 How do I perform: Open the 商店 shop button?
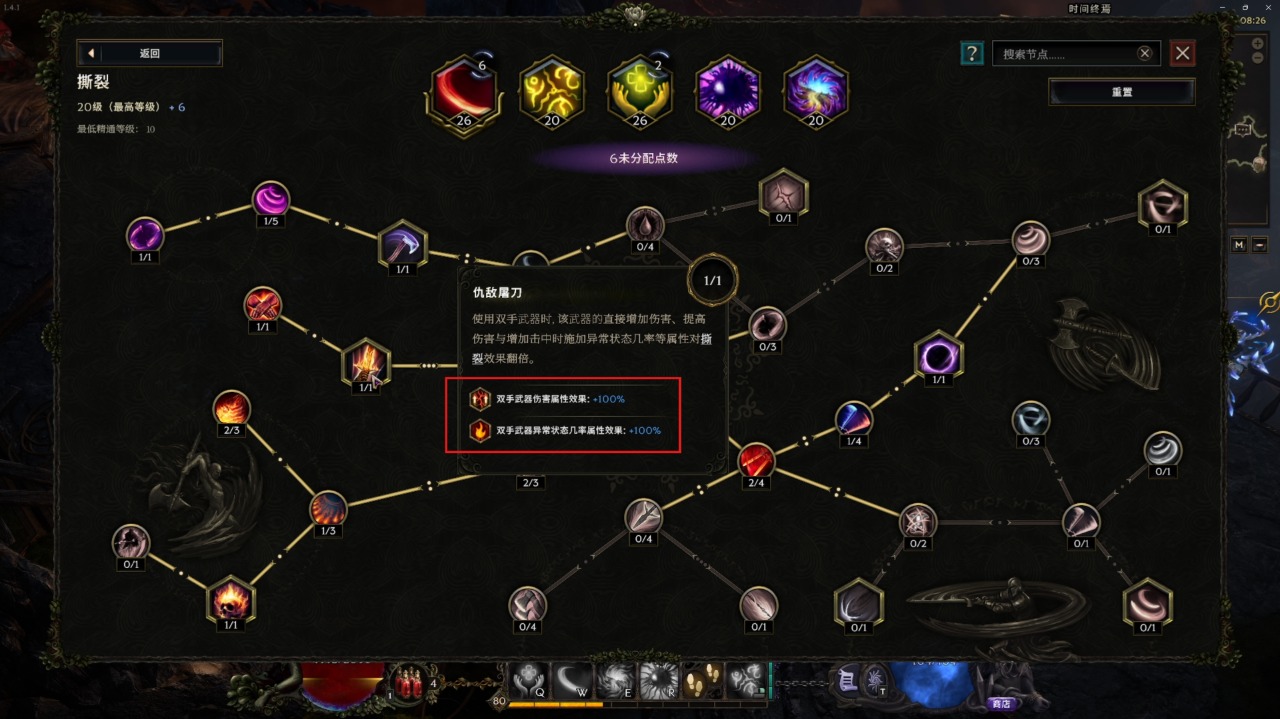[1001, 703]
